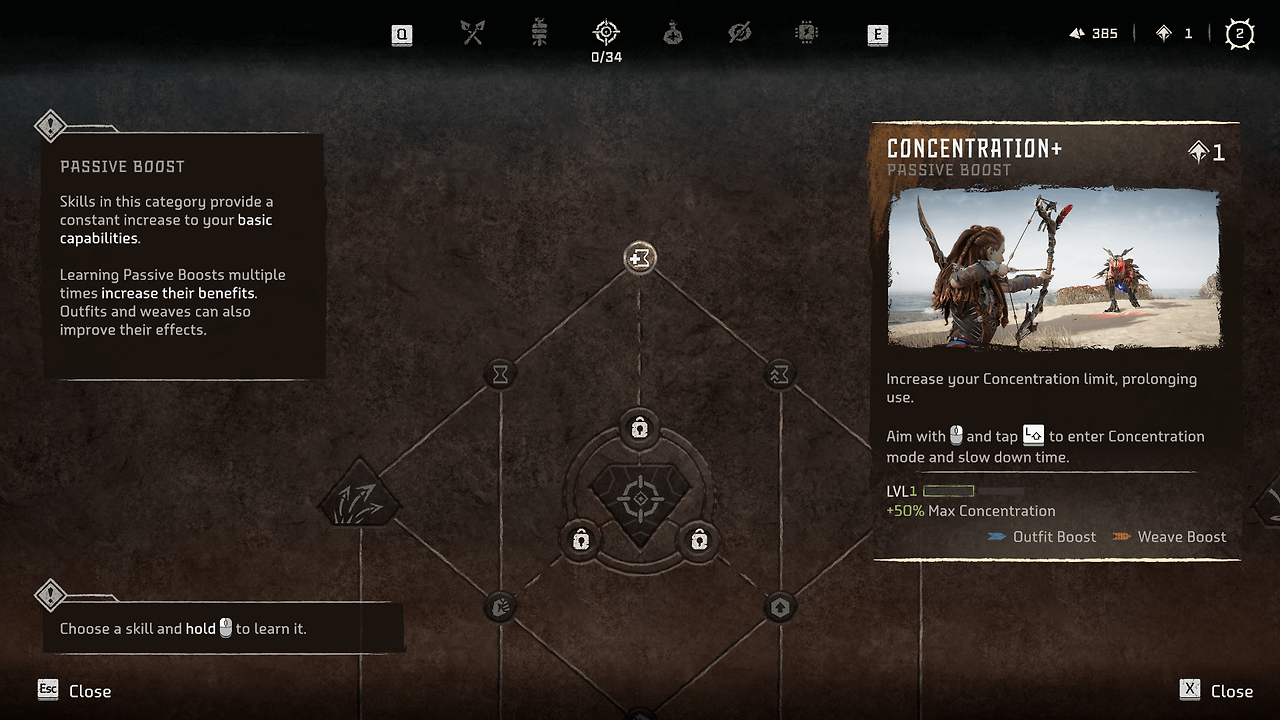Select the upward arrow hexagon skill node
This screenshot has width=1280, height=720.
click(780, 606)
